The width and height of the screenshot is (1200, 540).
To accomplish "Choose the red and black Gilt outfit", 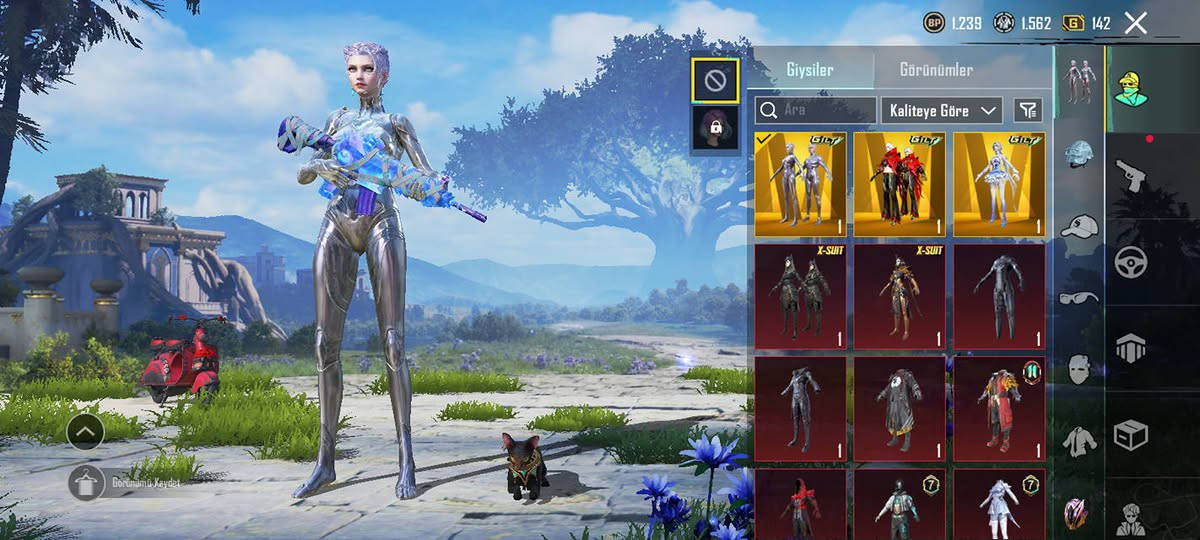I will tap(900, 184).
